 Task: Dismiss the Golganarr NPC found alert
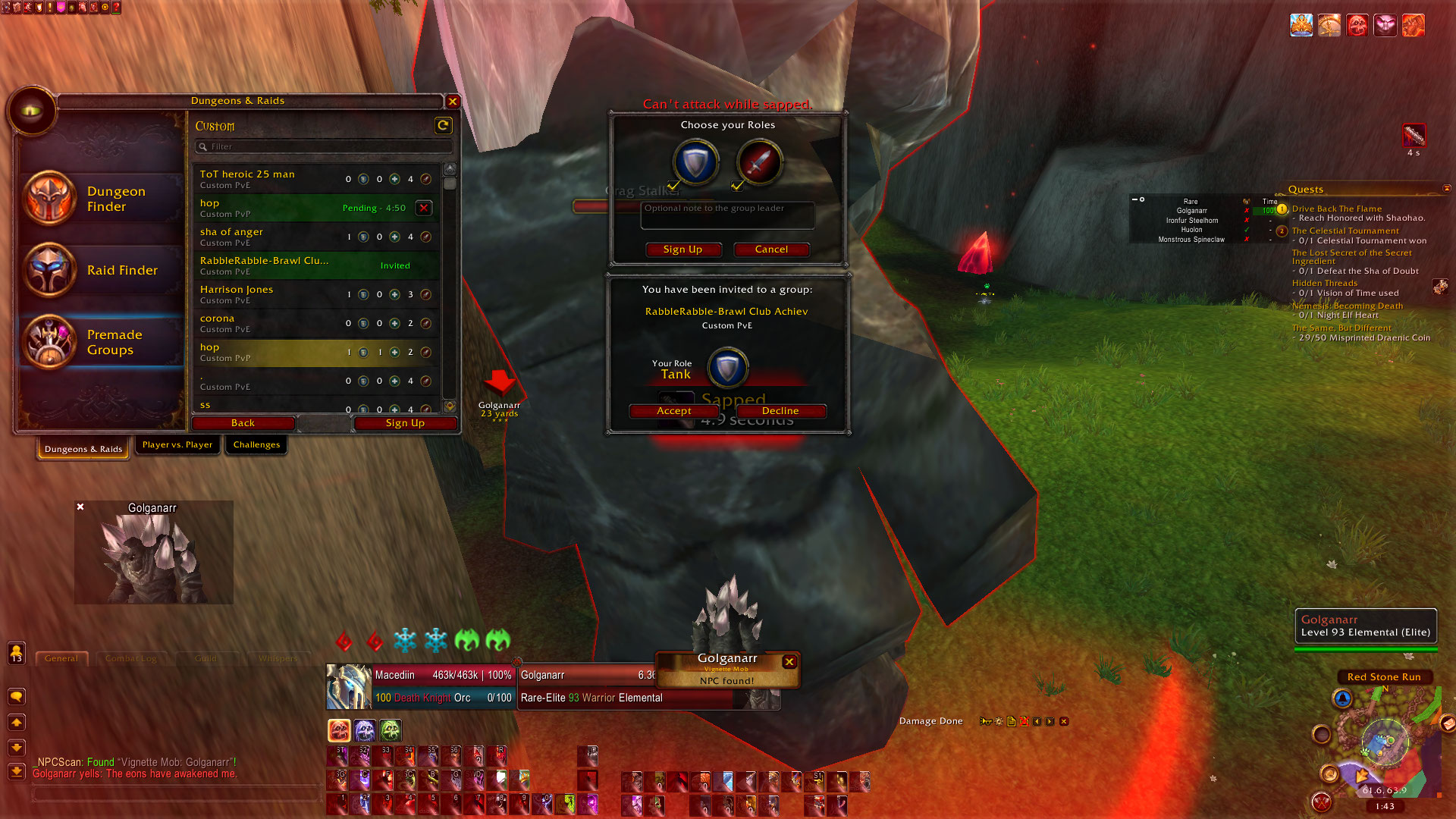coord(789,662)
